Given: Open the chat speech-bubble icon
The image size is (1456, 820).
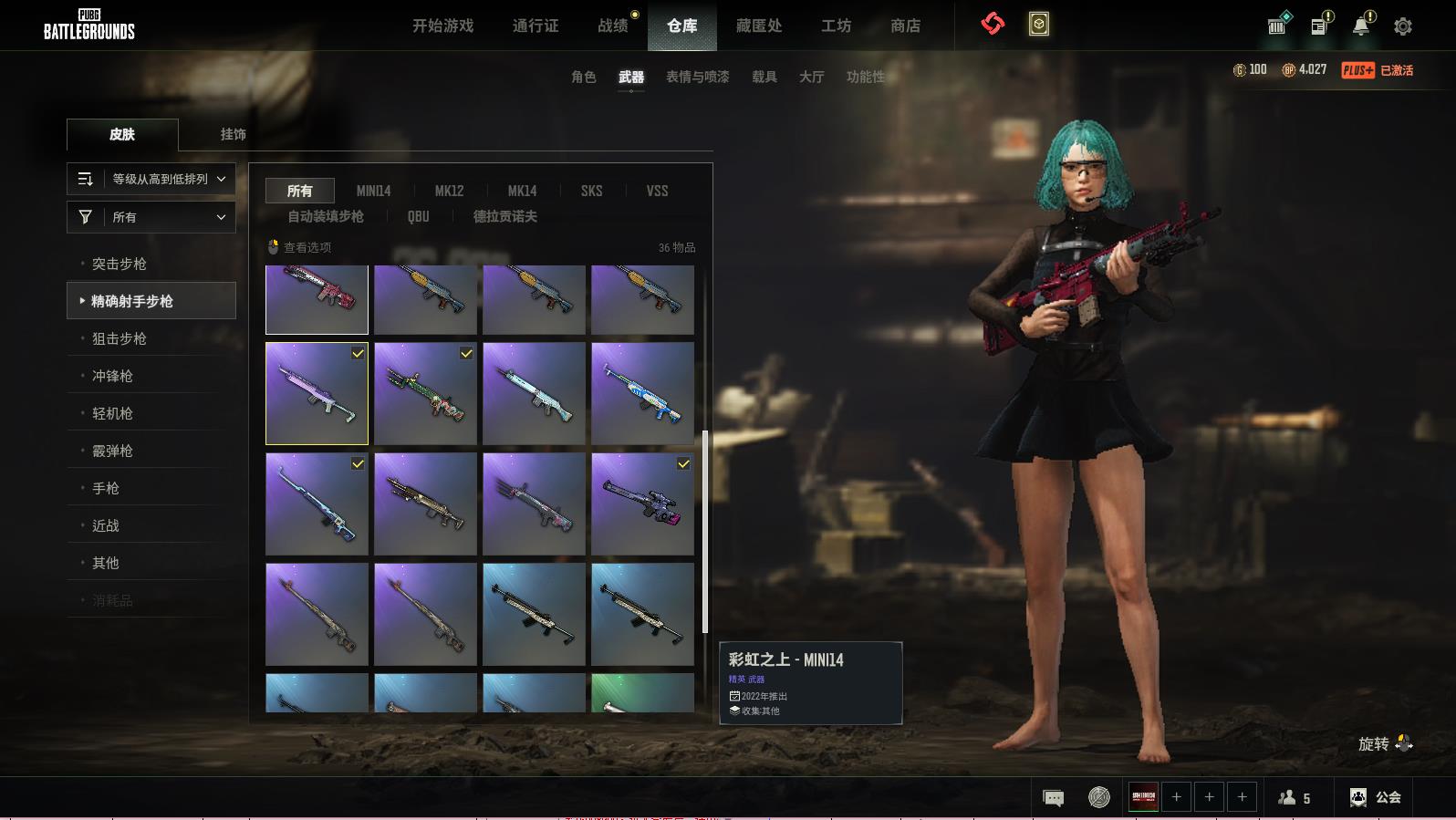Looking at the screenshot, I should (x=1053, y=798).
